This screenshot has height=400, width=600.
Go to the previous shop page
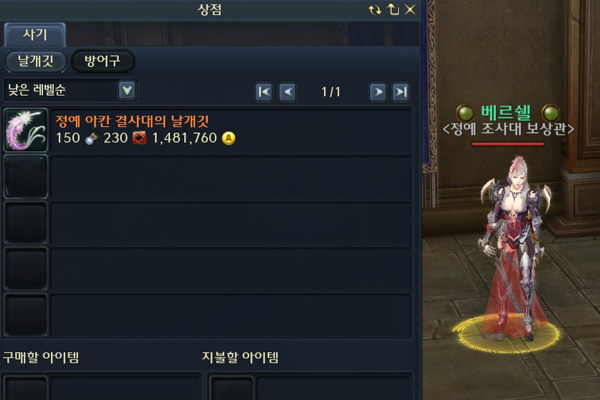[287, 92]
